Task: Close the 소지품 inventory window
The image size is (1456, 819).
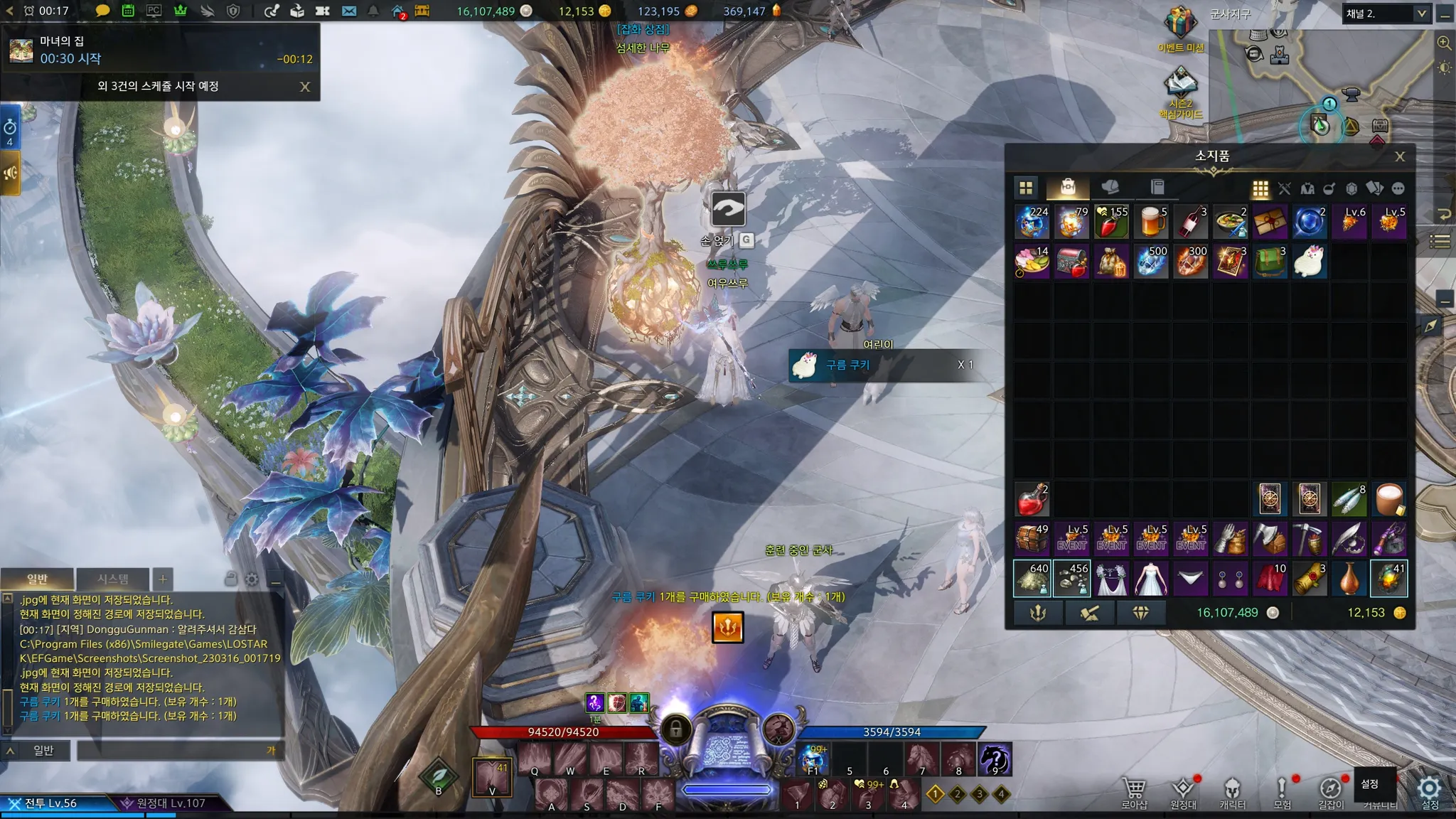Action: click(x=1399, y=157)
